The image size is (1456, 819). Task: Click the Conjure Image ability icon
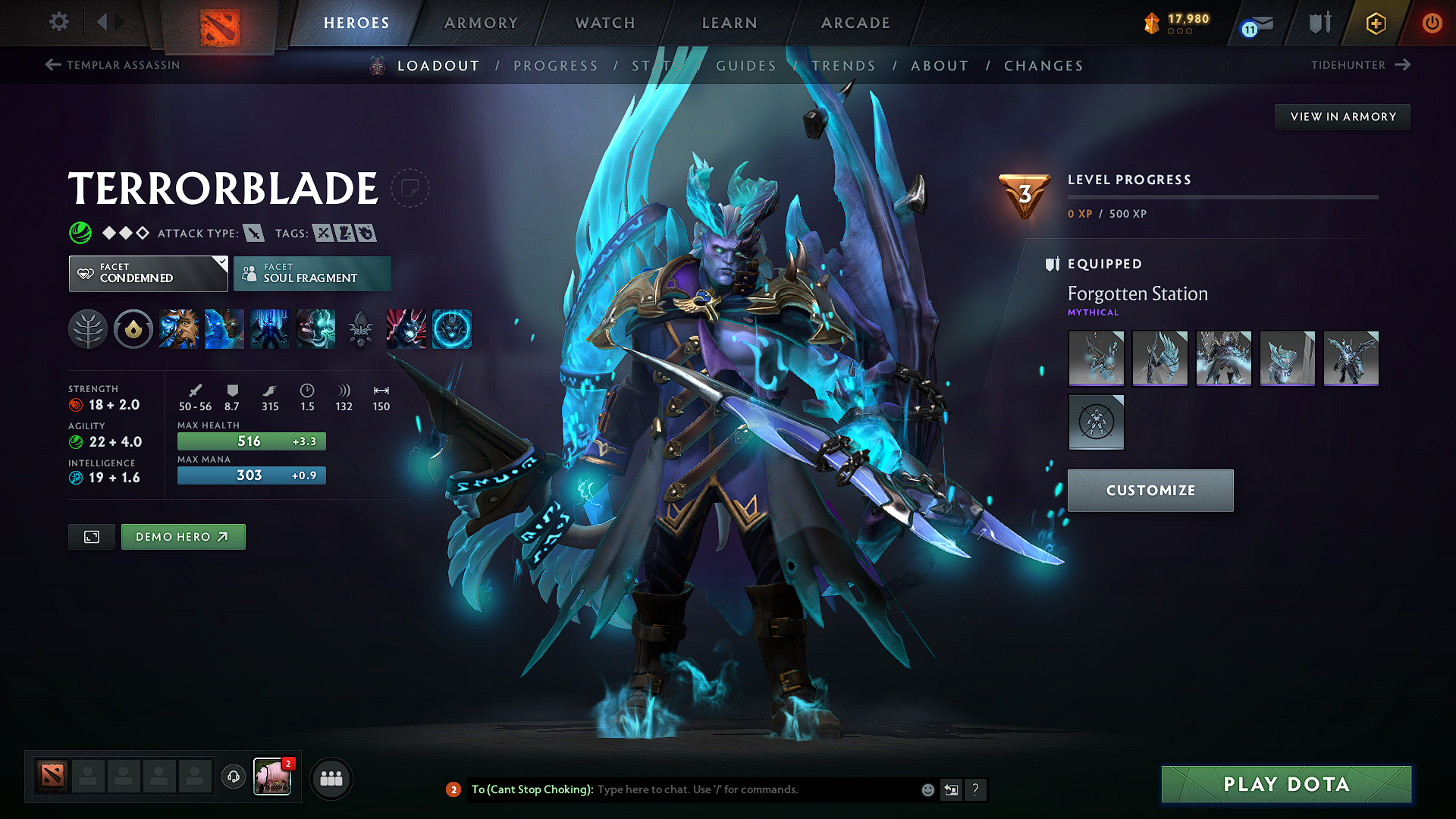224,329
